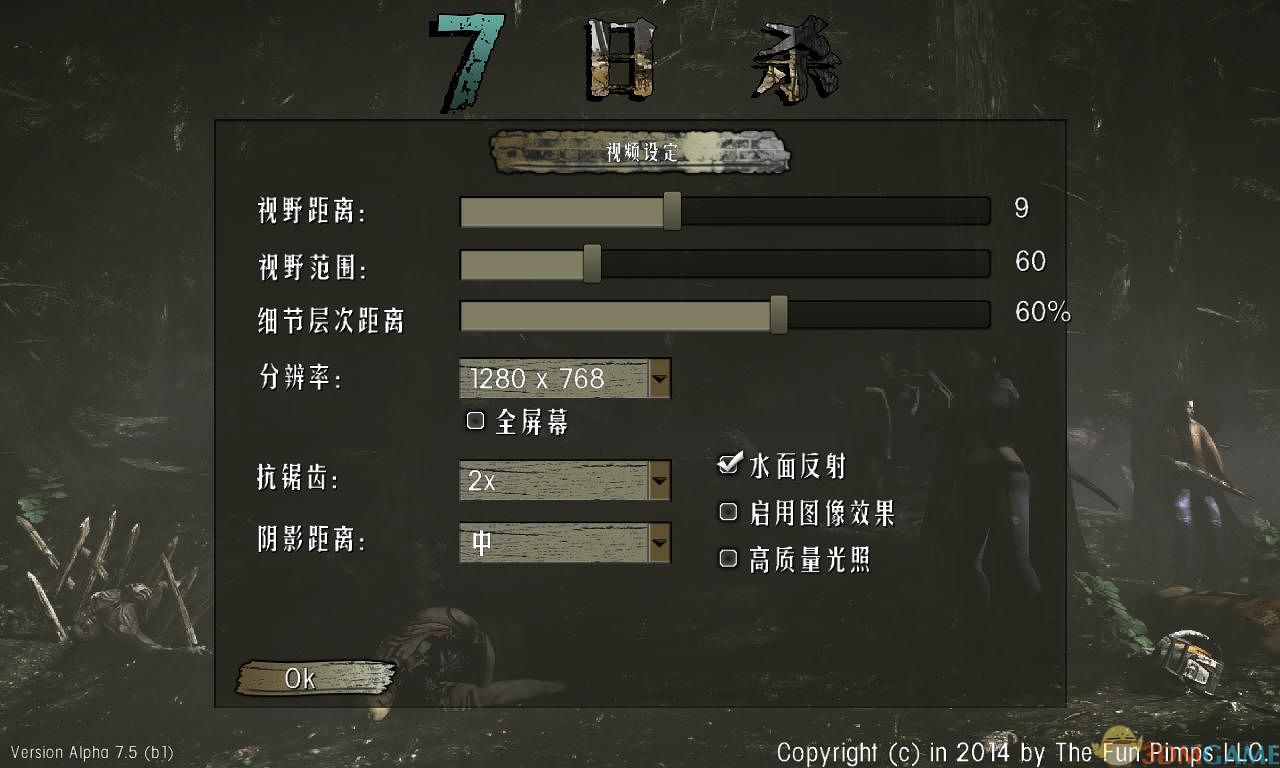Image resolution: width=1280 pixels, height=768 pixels.
Task: Click the 视野距离 slider handle
Action: point(672,211)
